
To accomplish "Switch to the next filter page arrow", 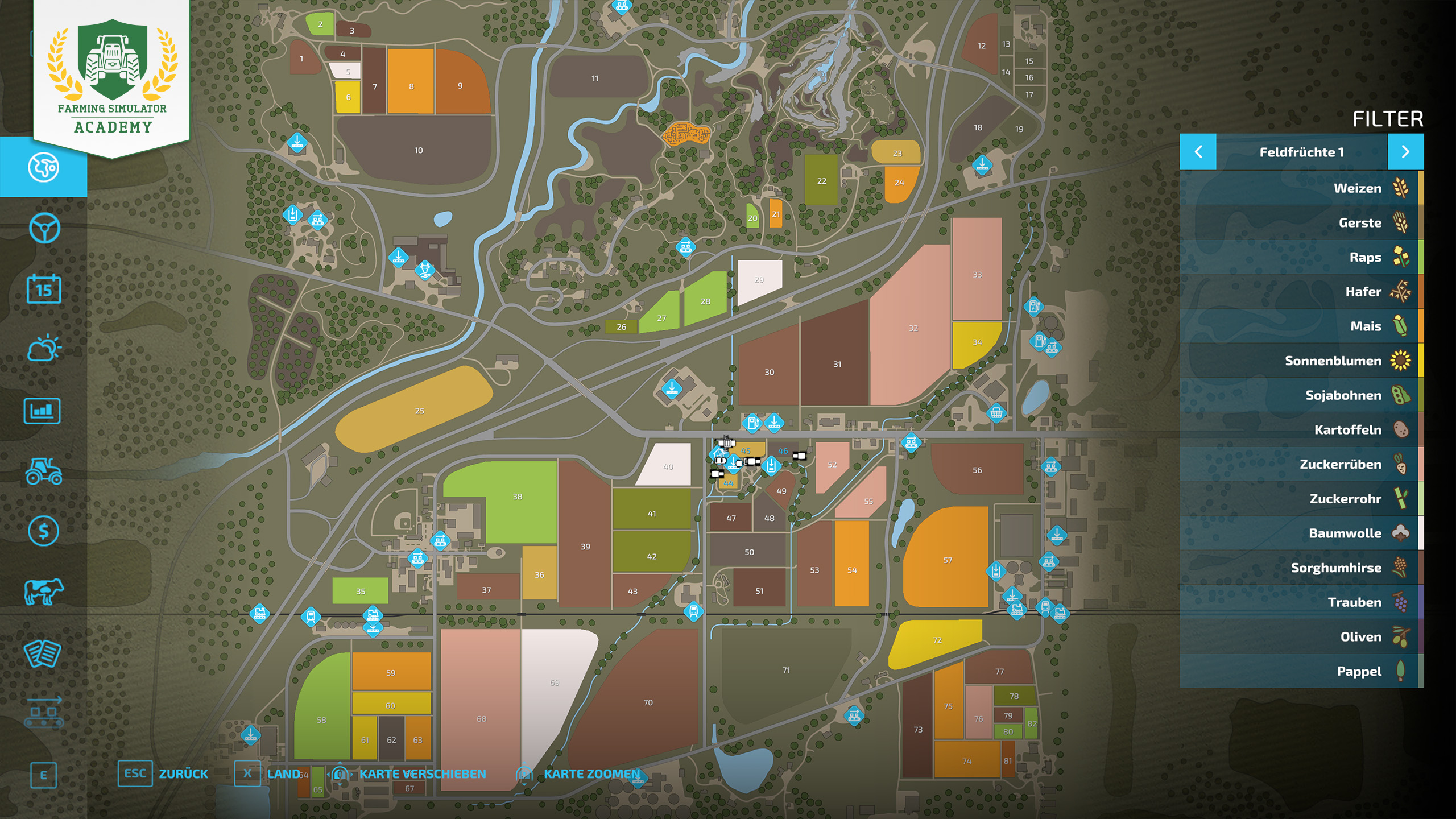I will pyautogui.click(x=1405, y=152).
